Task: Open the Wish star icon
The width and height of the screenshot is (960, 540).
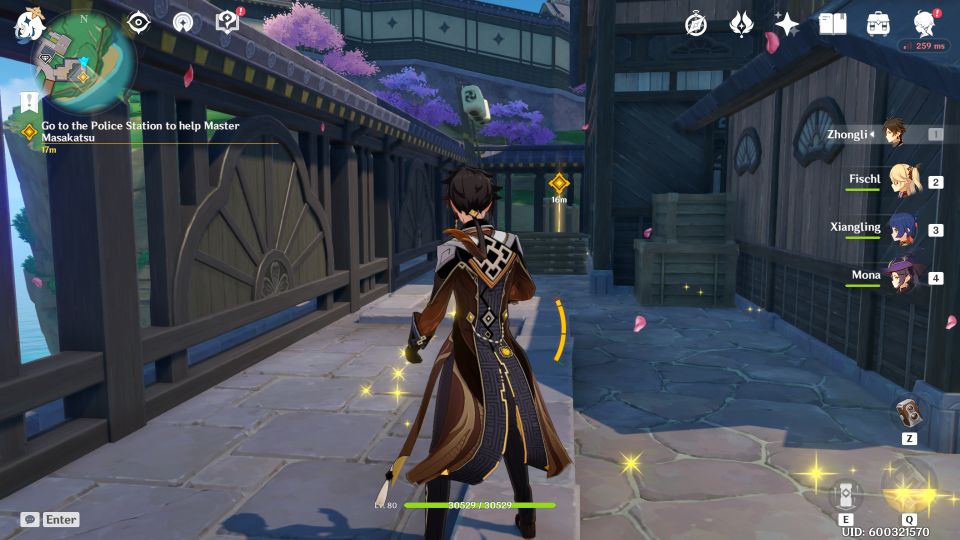Action: pos(787,24)
